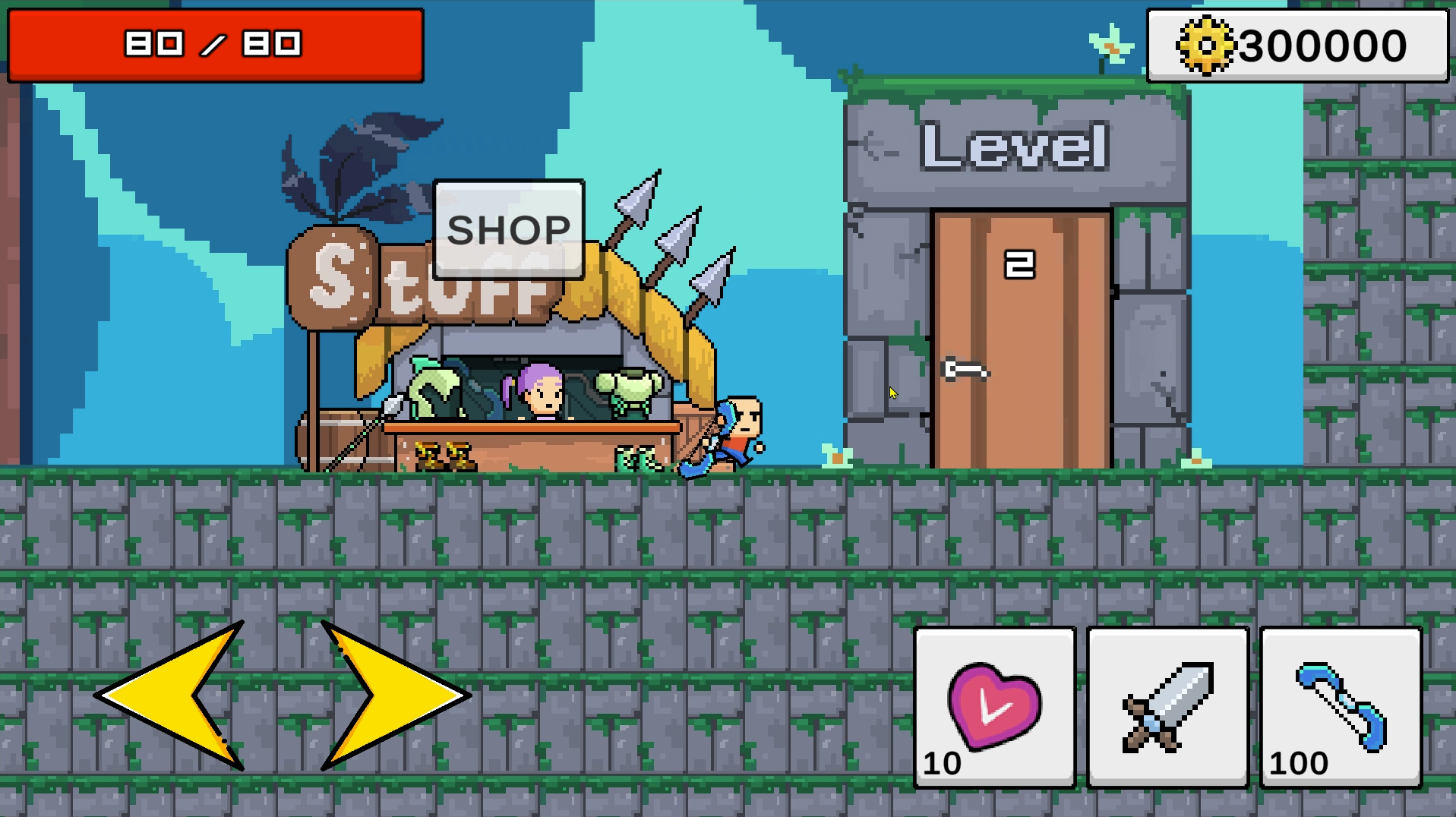The width and height of the screenshot is (1456, 817).
Task: Click the 300000 coin balance display
Action: tap(1296, 43)
